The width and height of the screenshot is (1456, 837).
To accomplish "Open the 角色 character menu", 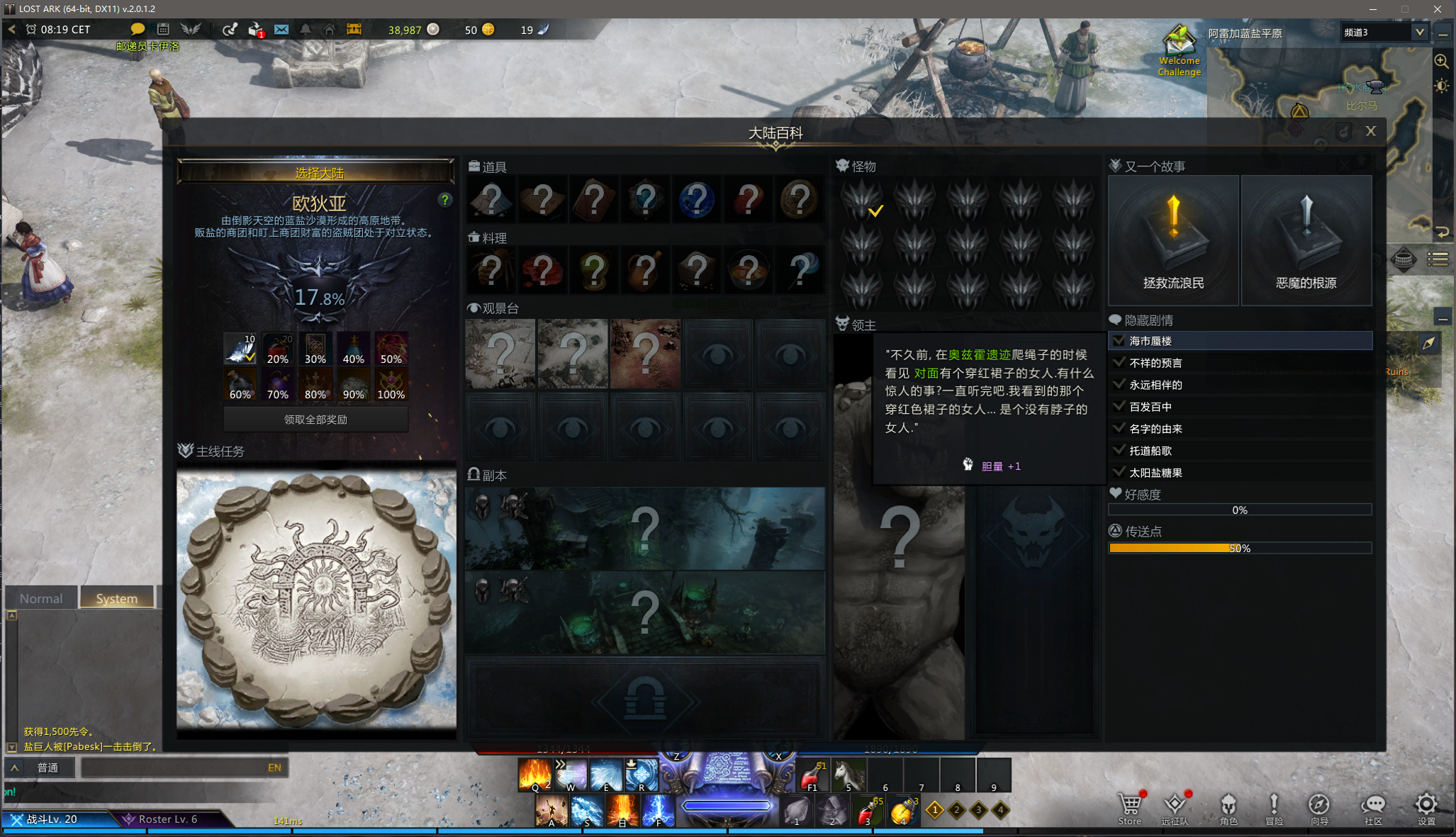I will (1228, 808).
